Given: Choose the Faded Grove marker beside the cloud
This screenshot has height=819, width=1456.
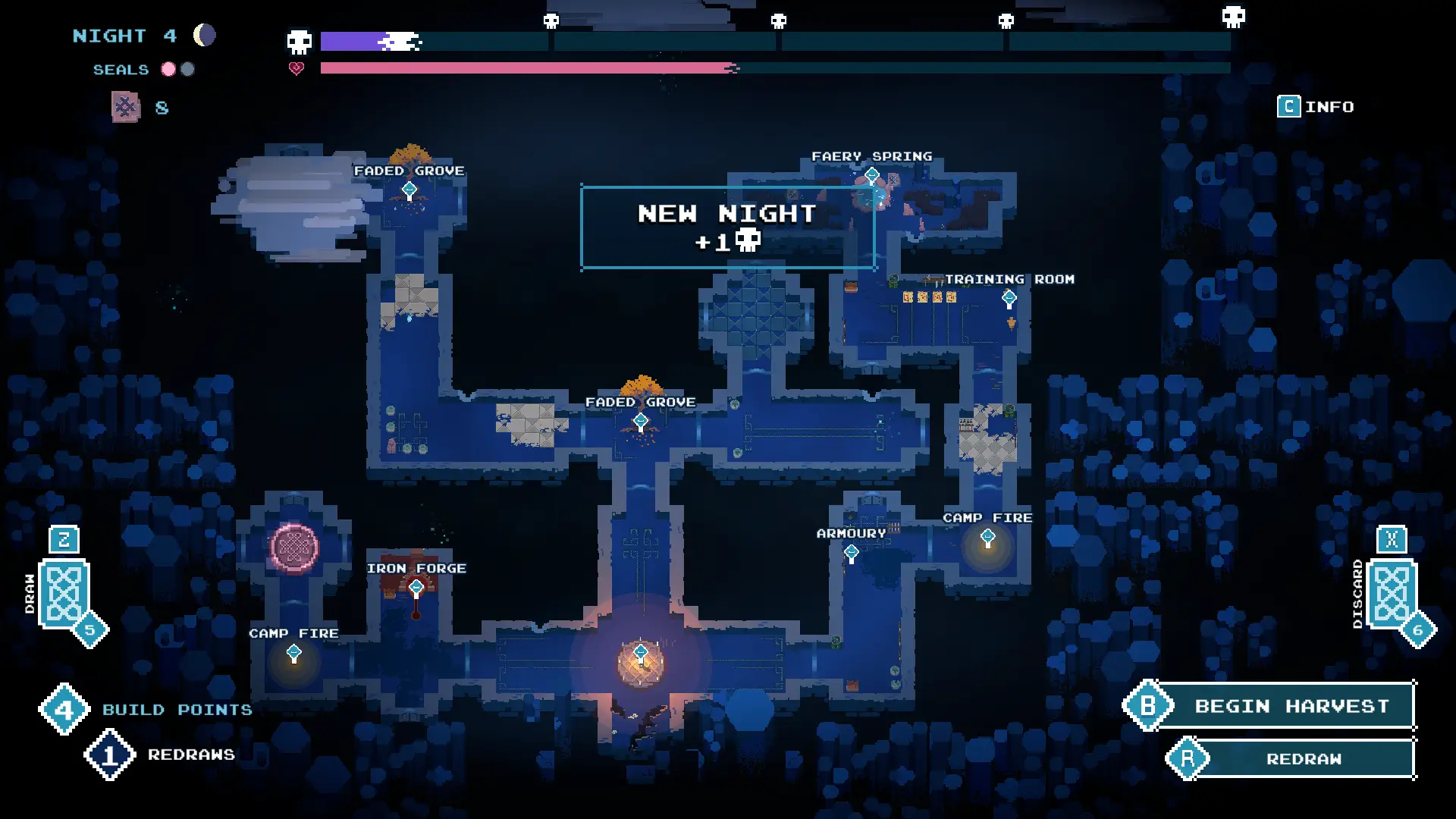Looking at the screenshot, I should (x=409, y=190).
